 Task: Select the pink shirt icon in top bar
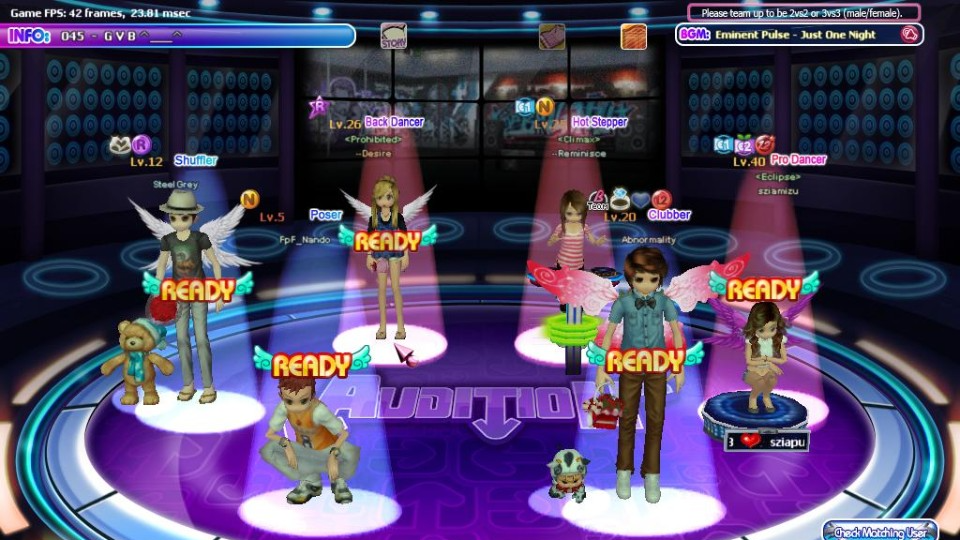(552, 37)
